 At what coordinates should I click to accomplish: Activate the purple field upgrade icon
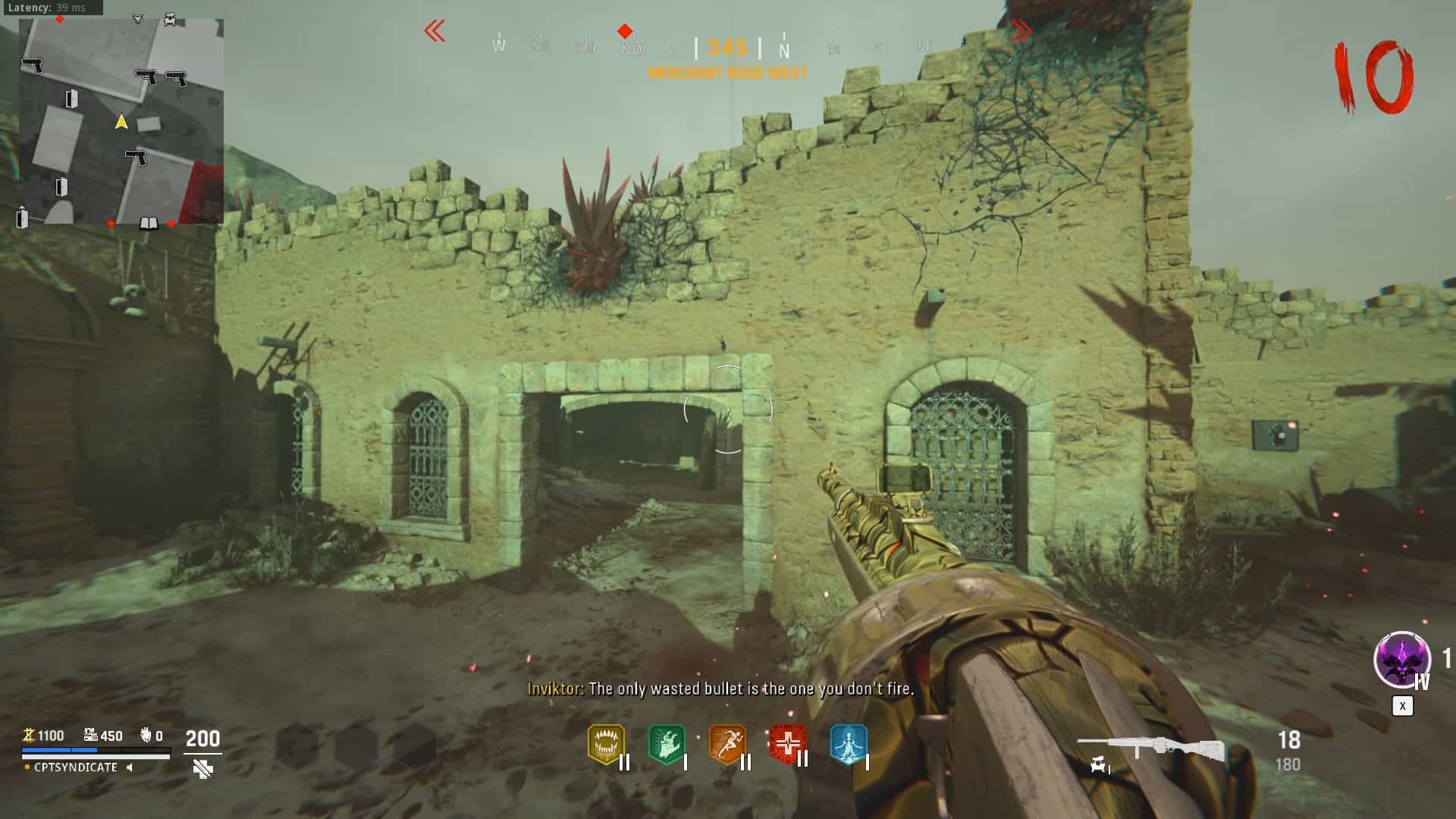(x=1401, y=660)
